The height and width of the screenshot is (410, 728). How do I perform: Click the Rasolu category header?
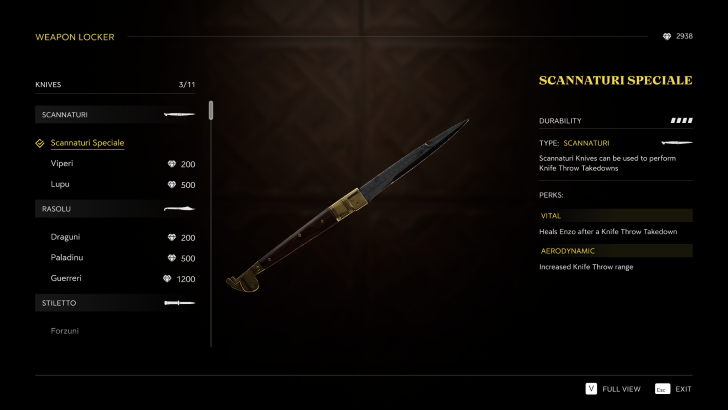pyautogui.click(x=117, y=209)
